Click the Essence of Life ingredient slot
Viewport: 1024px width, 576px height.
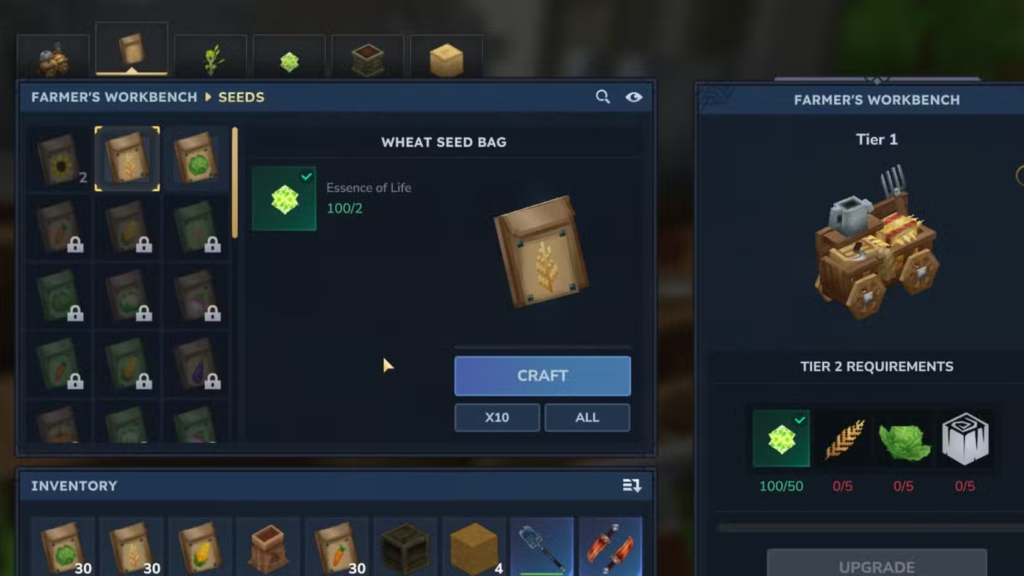(x=284, y=198)
